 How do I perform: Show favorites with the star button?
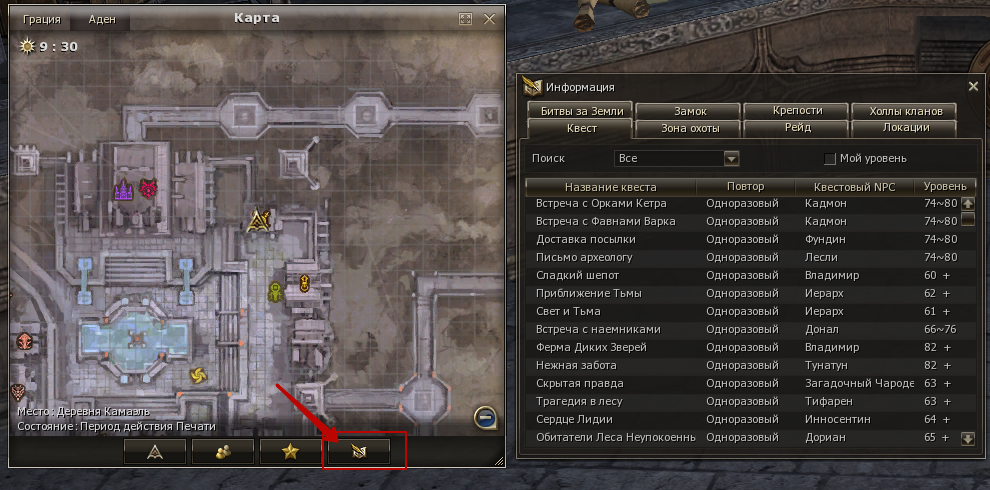pos(290,452)
